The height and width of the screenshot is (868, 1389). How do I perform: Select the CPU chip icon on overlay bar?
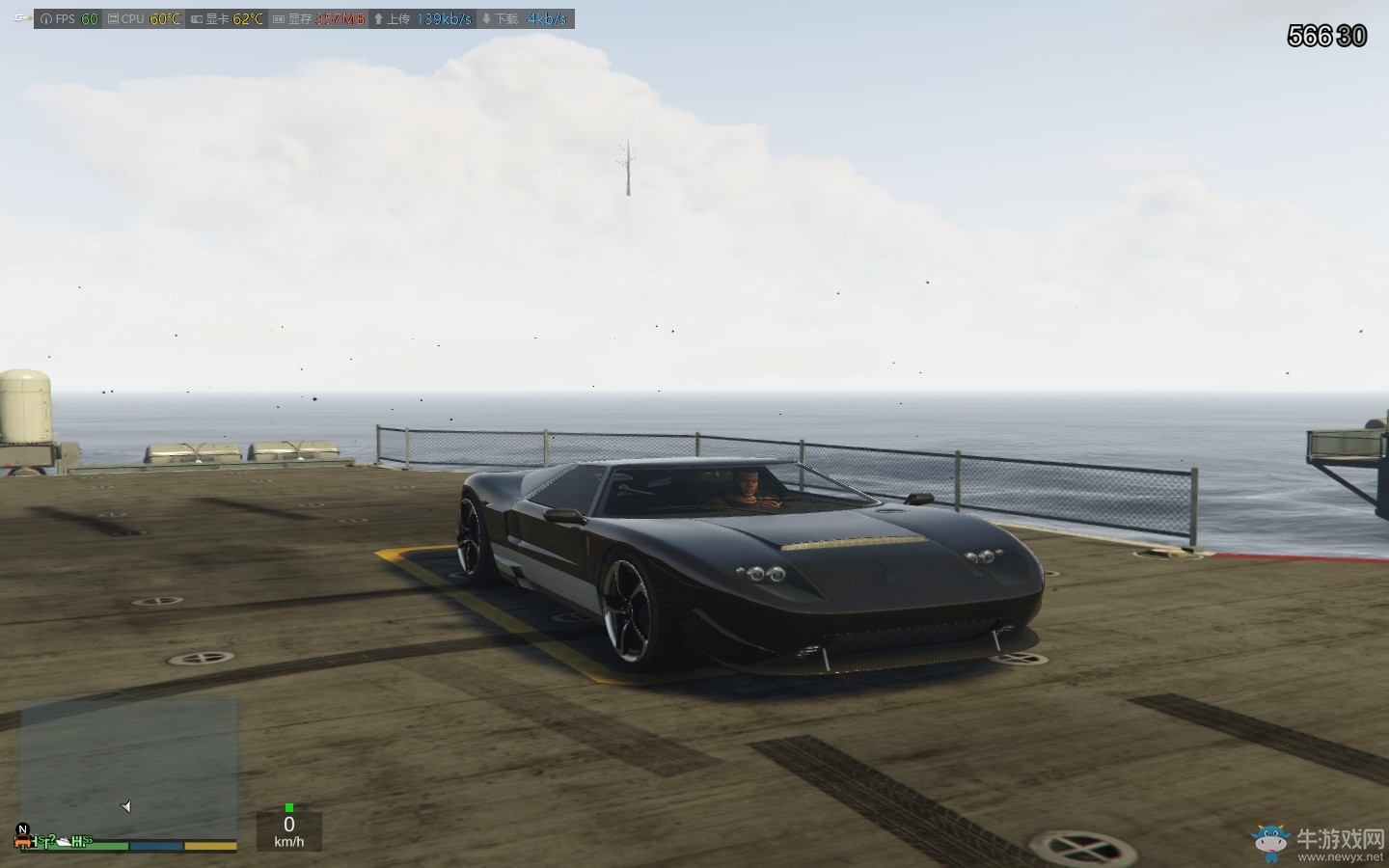[114, 17]
